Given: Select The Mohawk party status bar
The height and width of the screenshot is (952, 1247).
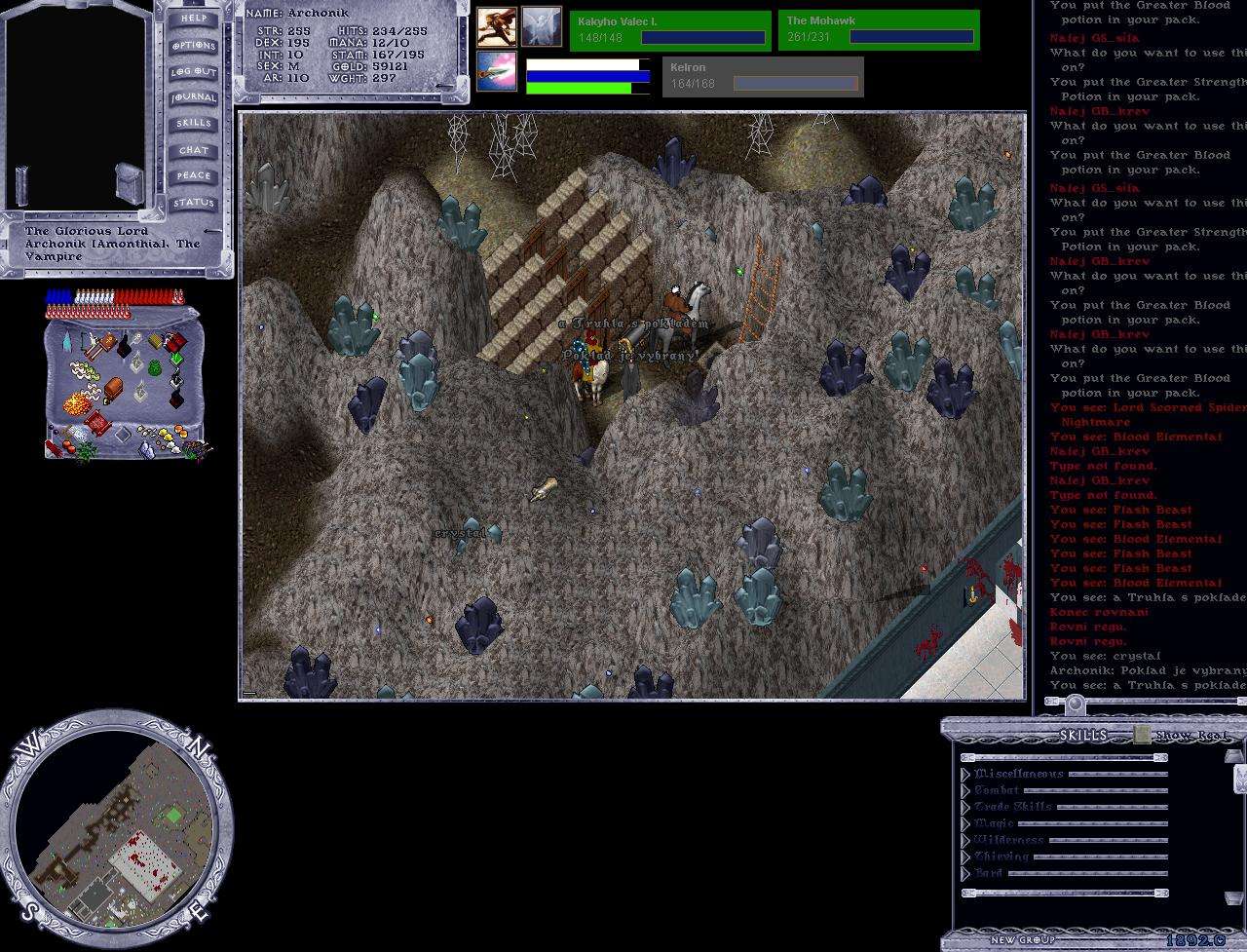Looking at the screenshot, I should (878, 30).
